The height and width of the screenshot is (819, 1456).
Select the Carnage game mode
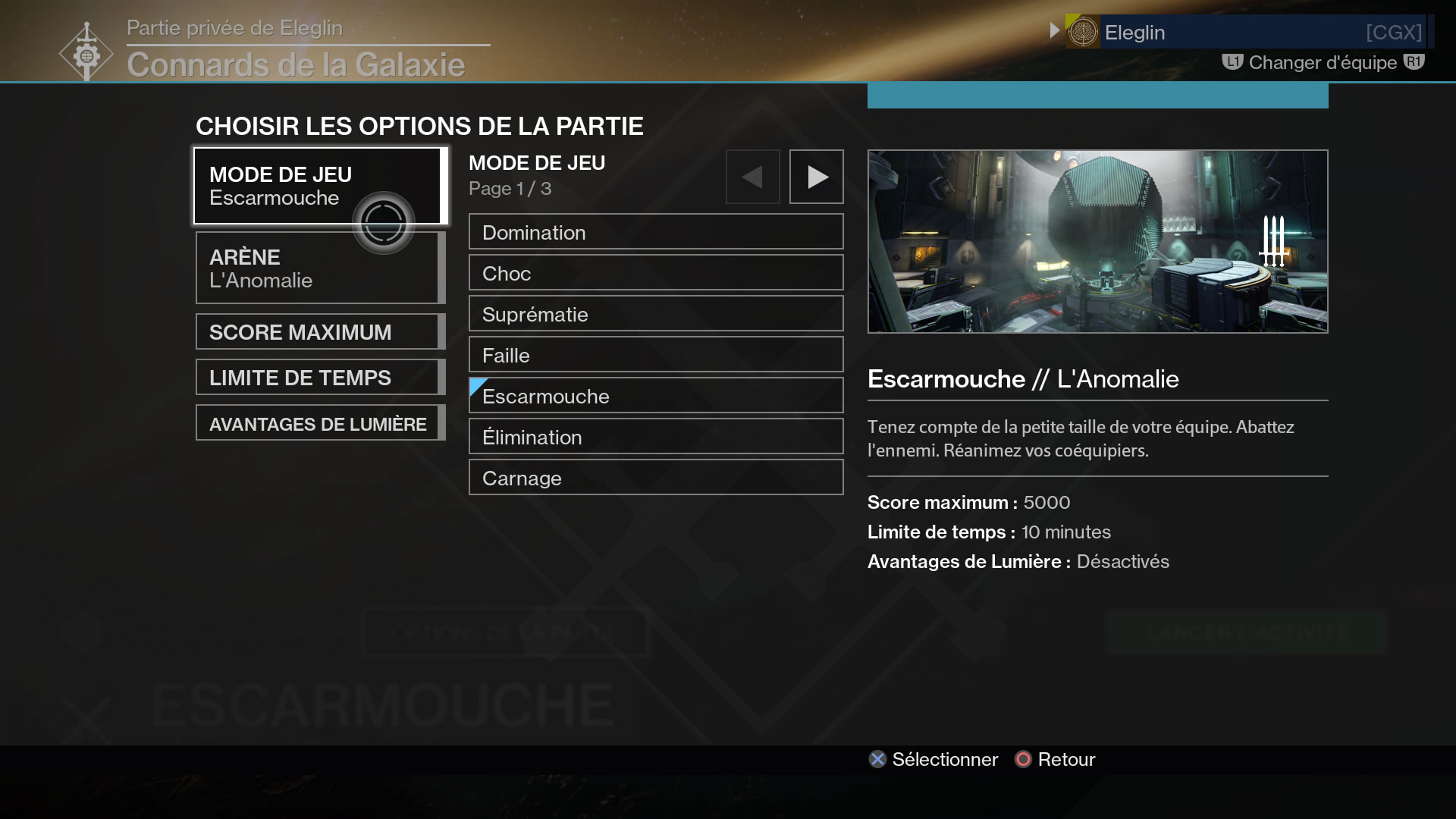click(655, 477)
